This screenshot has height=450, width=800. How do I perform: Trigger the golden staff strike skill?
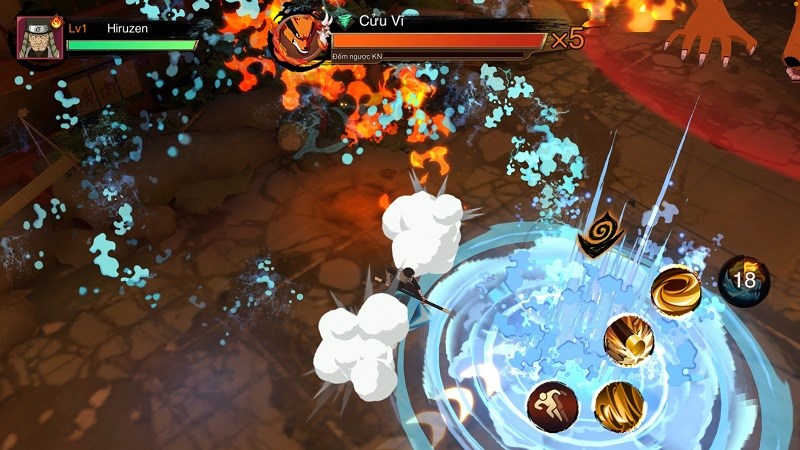(x=629, y=340)
